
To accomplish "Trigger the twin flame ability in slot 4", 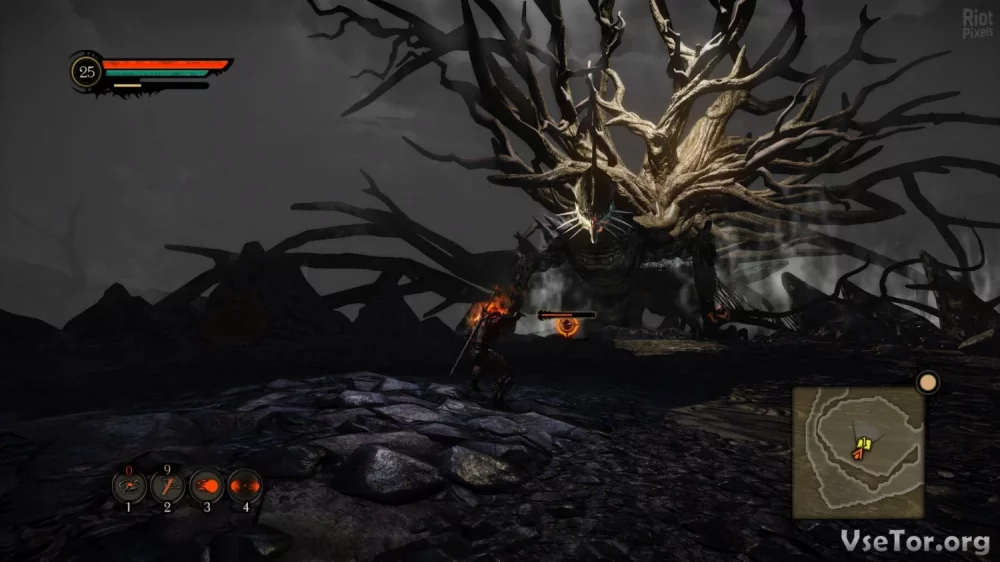I will [245, 487].
